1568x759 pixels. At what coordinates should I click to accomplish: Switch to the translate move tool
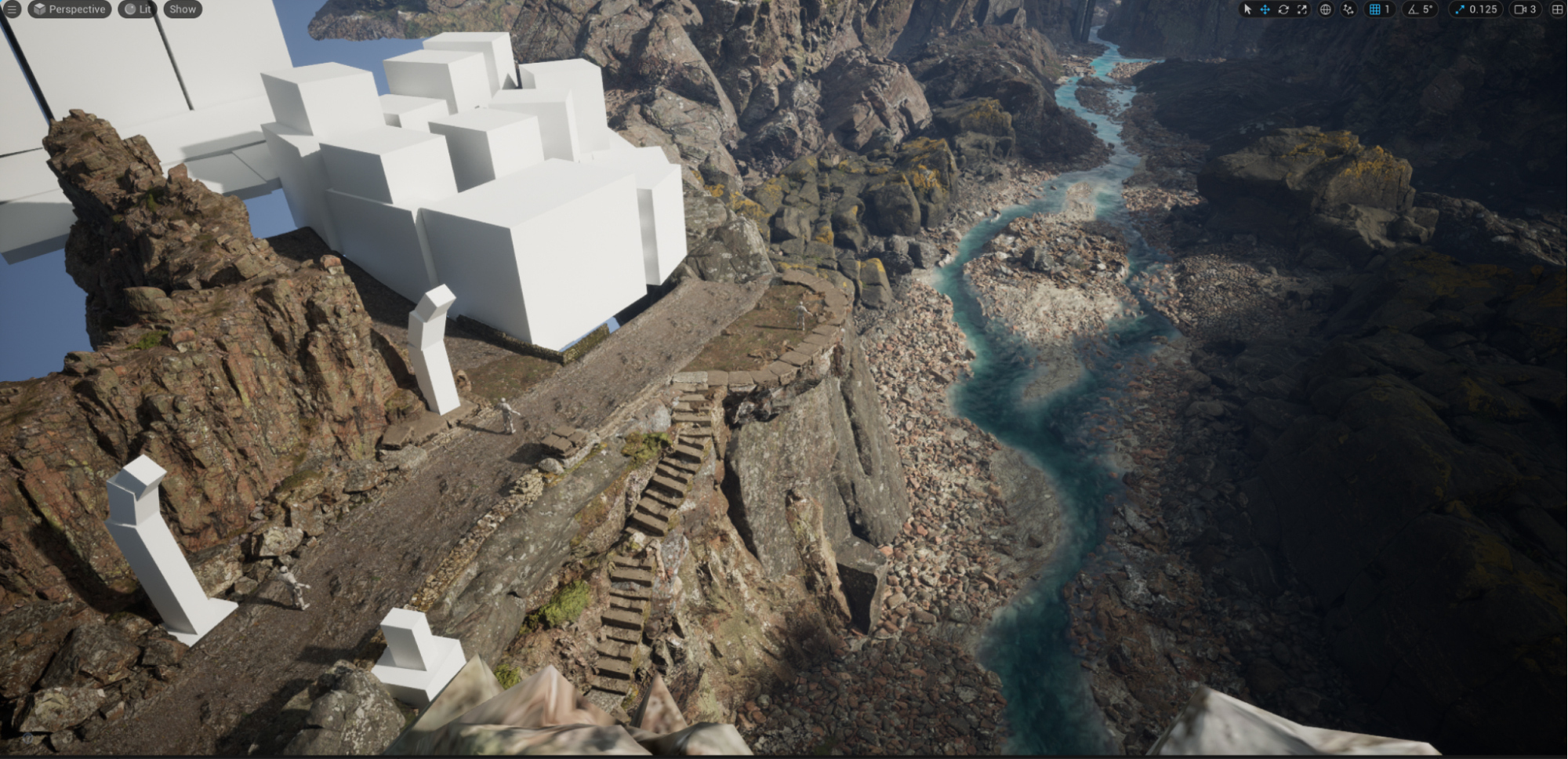[x=1265, y=9]
